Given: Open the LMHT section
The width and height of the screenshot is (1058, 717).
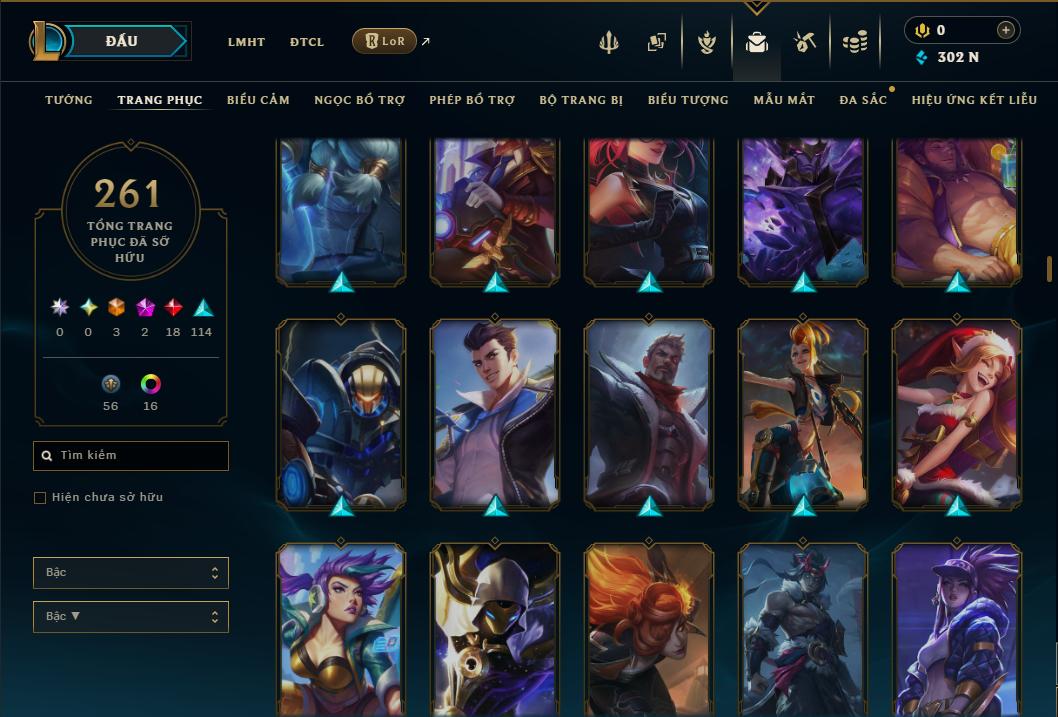Looking at the screenshot, I should click(x=246, y=42).
